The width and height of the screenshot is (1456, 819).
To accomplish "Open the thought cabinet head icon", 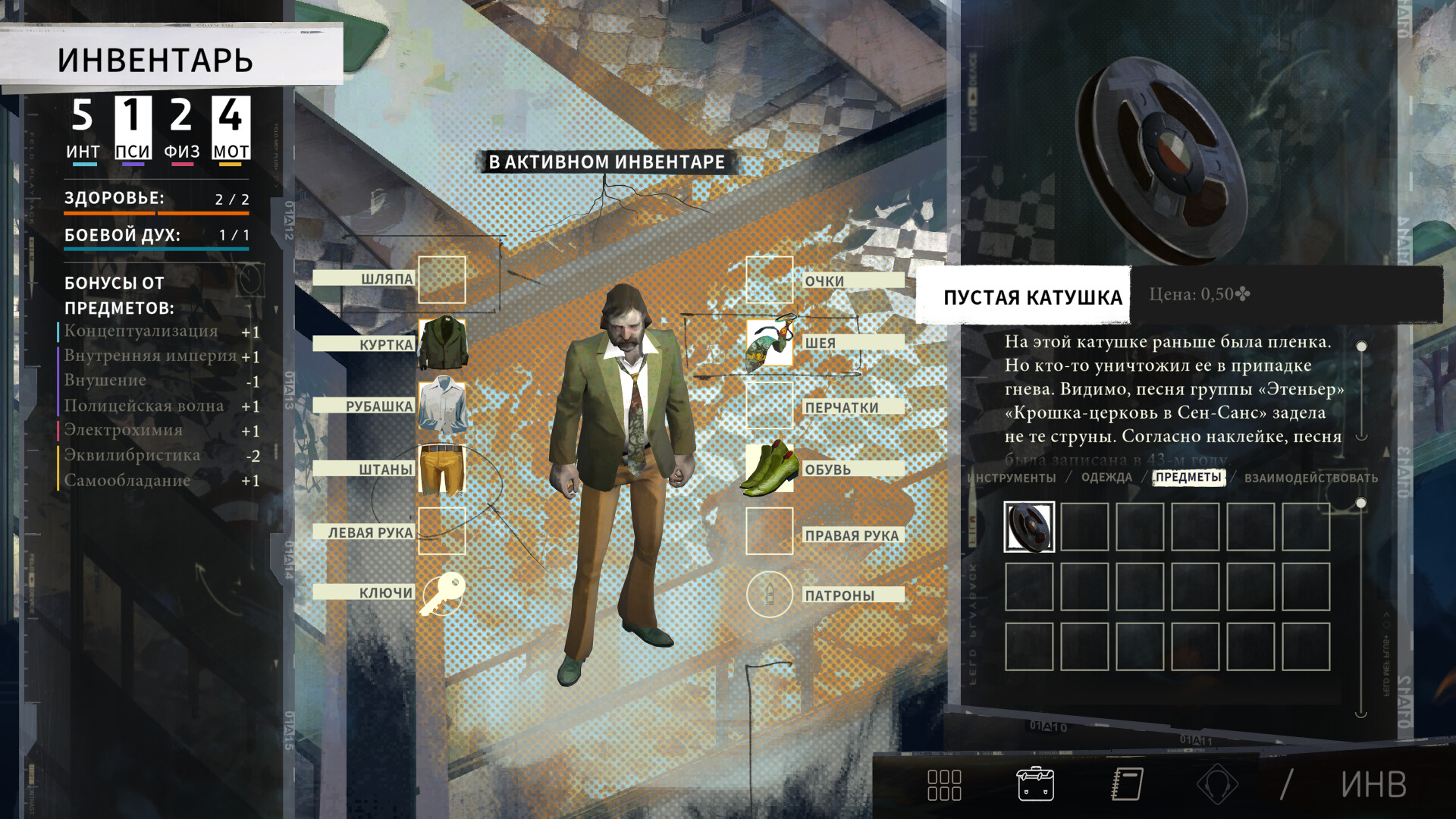I will tap(1217, 784).
